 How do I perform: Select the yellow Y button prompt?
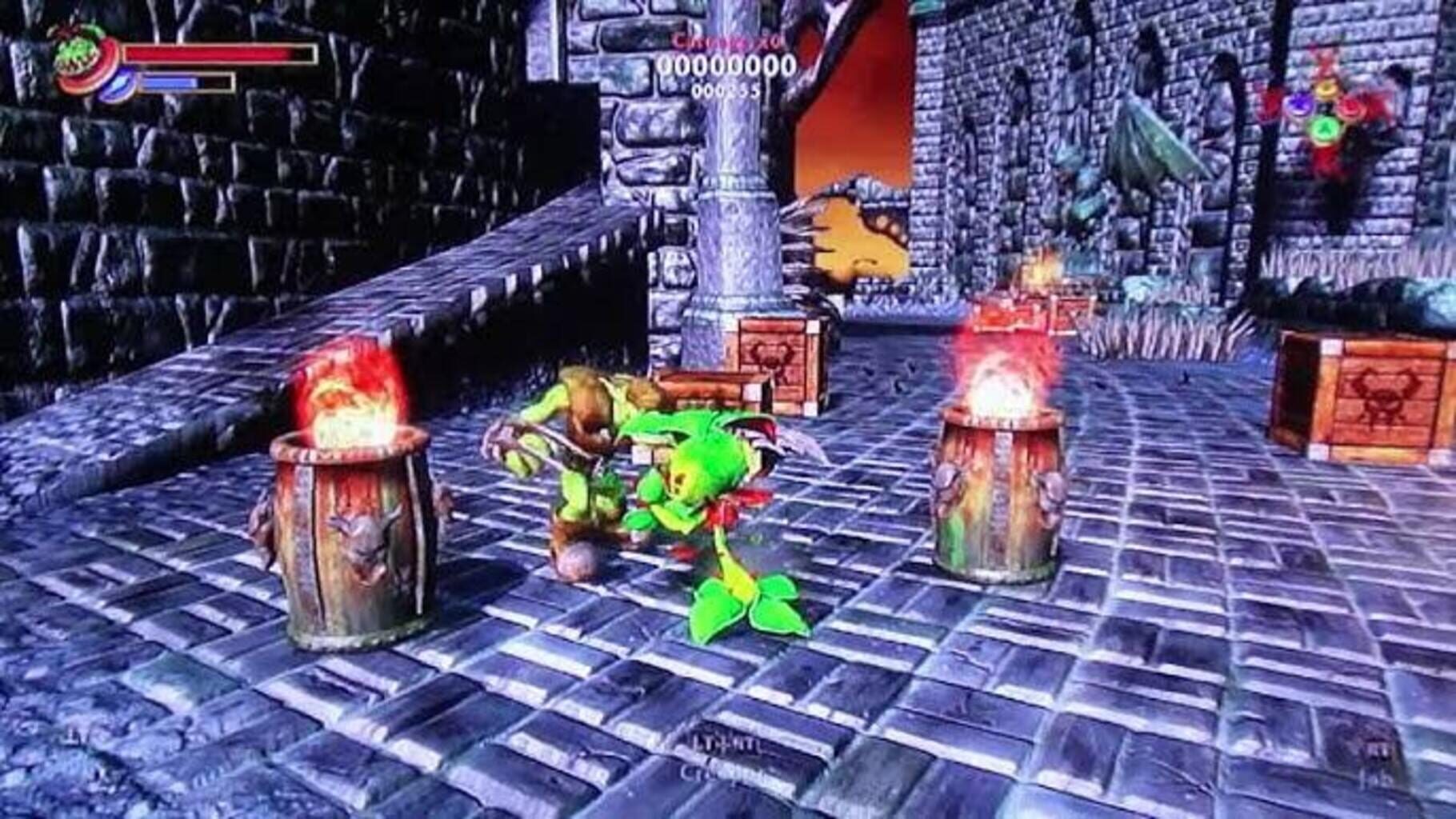(1326, 90)
